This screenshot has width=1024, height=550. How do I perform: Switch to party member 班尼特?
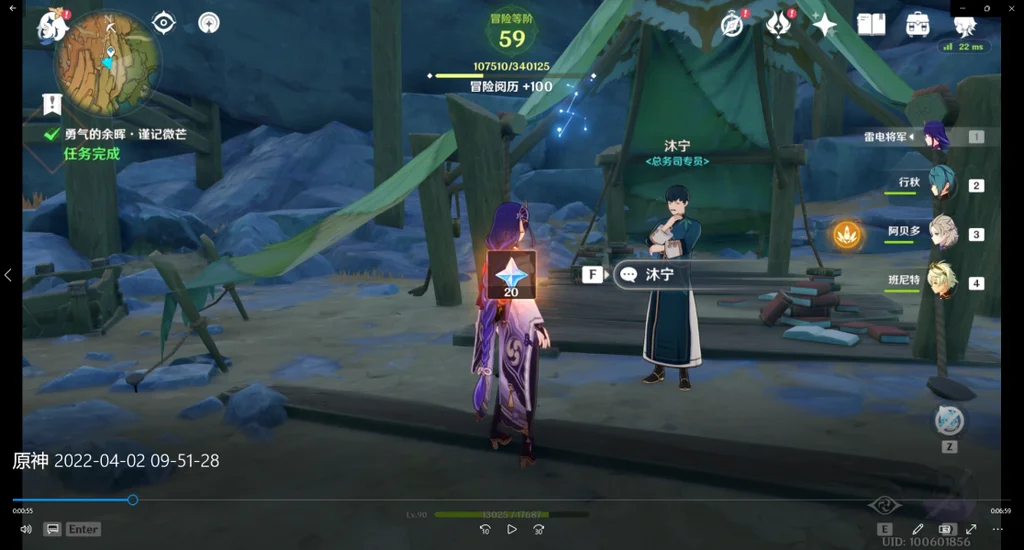point(941,282)
